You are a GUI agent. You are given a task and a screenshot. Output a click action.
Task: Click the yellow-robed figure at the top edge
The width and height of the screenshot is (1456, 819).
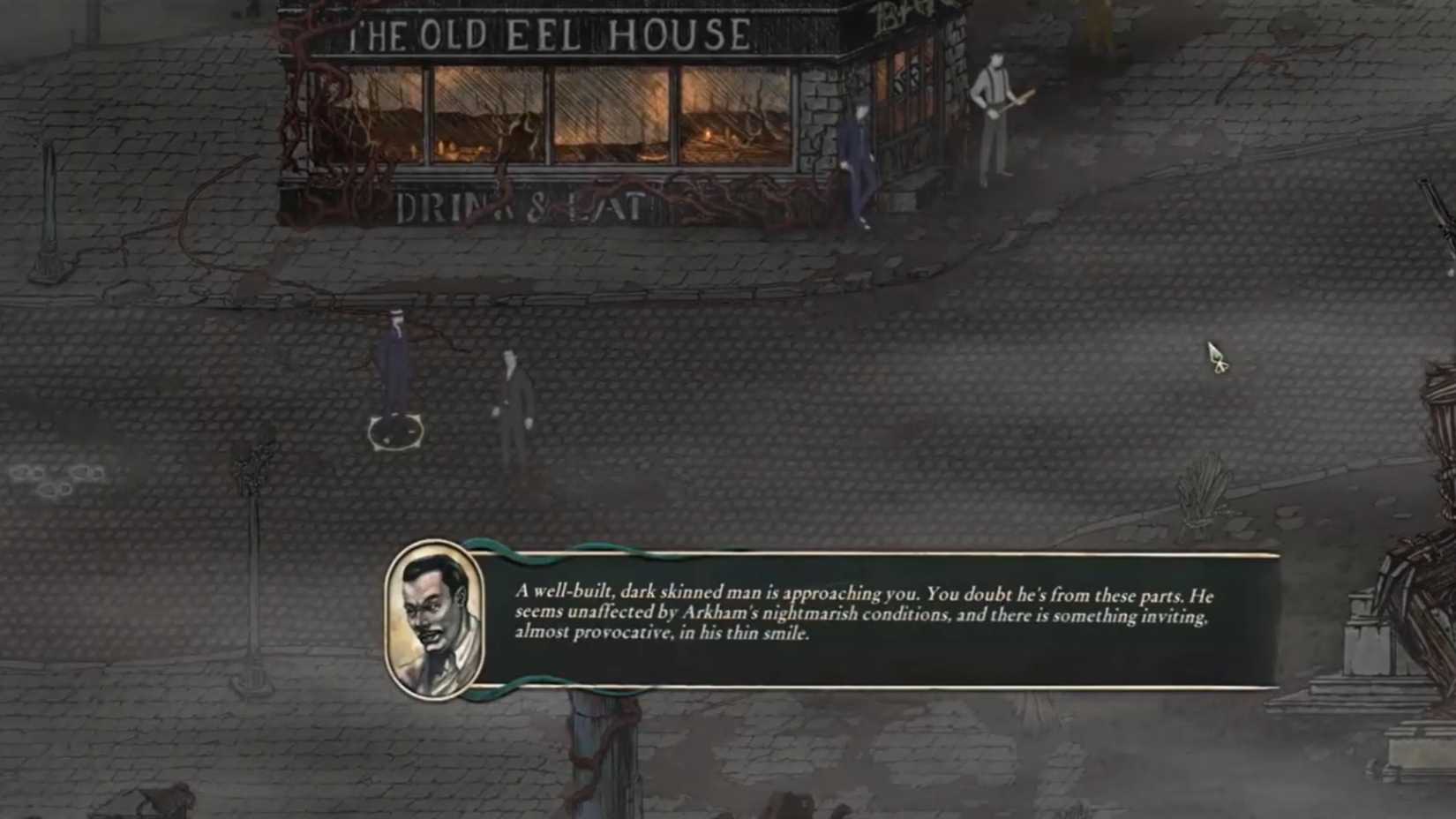coord(1097,16)
